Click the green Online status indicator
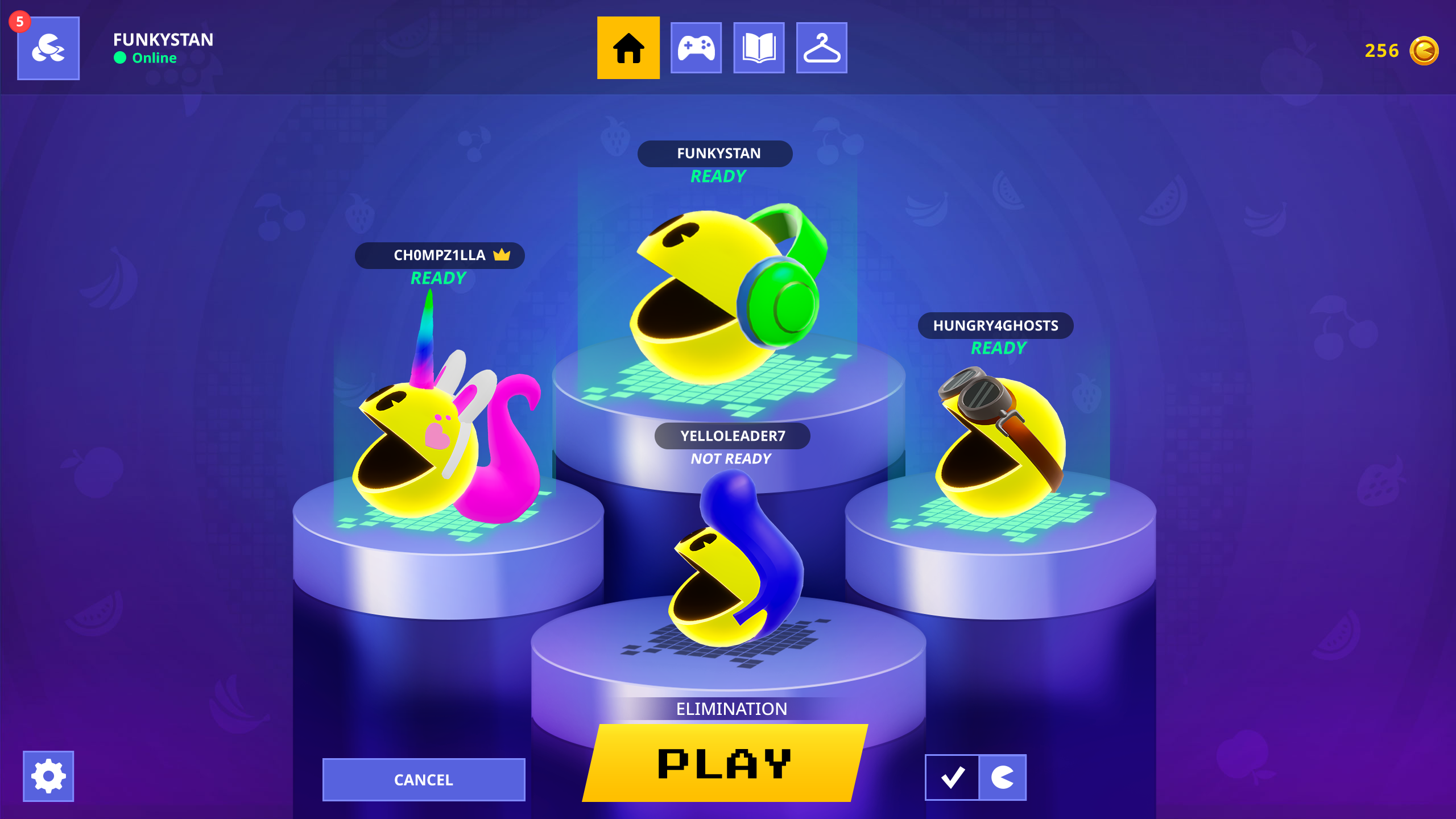Image resolution: width=1456 pixels, height=819 pixels. pos(120,57)
